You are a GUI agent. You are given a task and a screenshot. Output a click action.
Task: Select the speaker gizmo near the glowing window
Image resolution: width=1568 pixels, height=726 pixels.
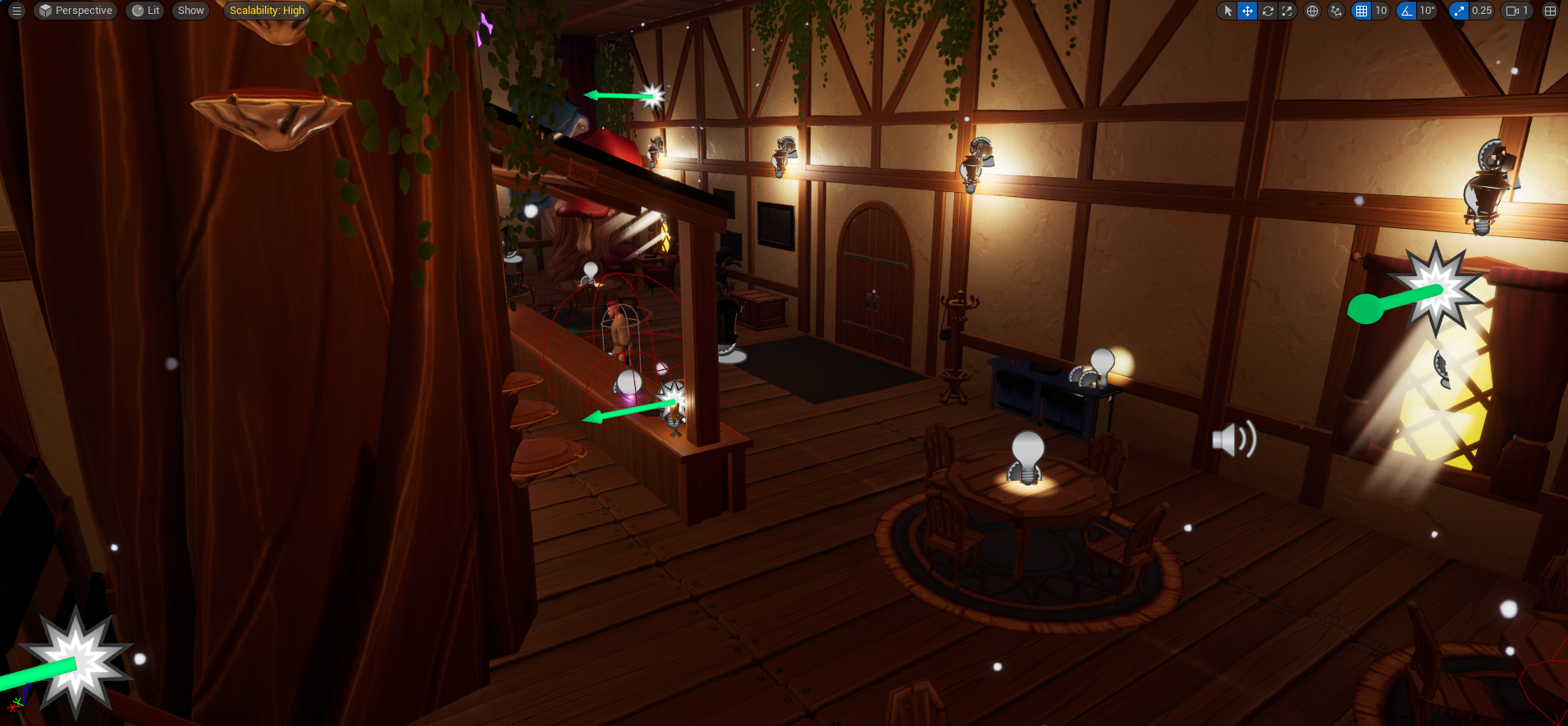(1232, 439)
